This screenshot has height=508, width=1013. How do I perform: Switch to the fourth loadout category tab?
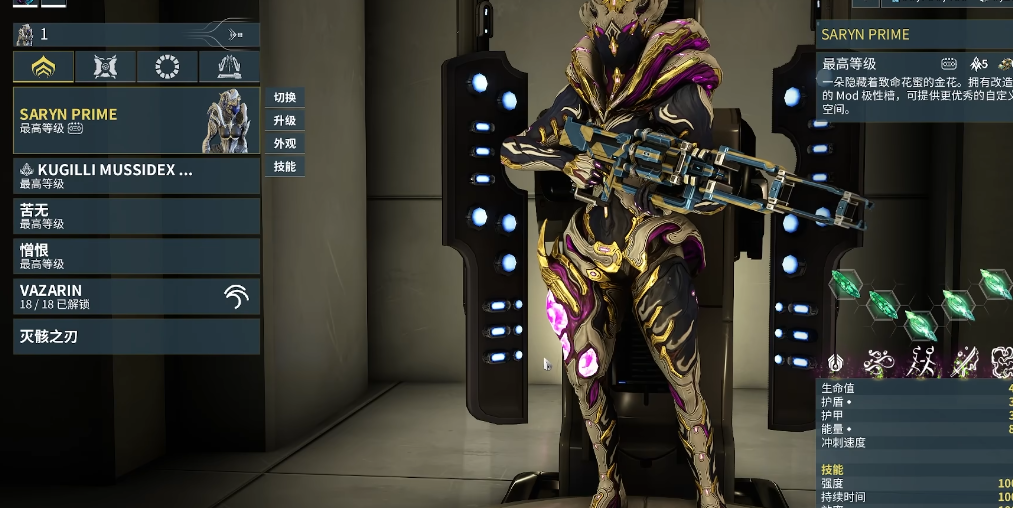point(229,67)
